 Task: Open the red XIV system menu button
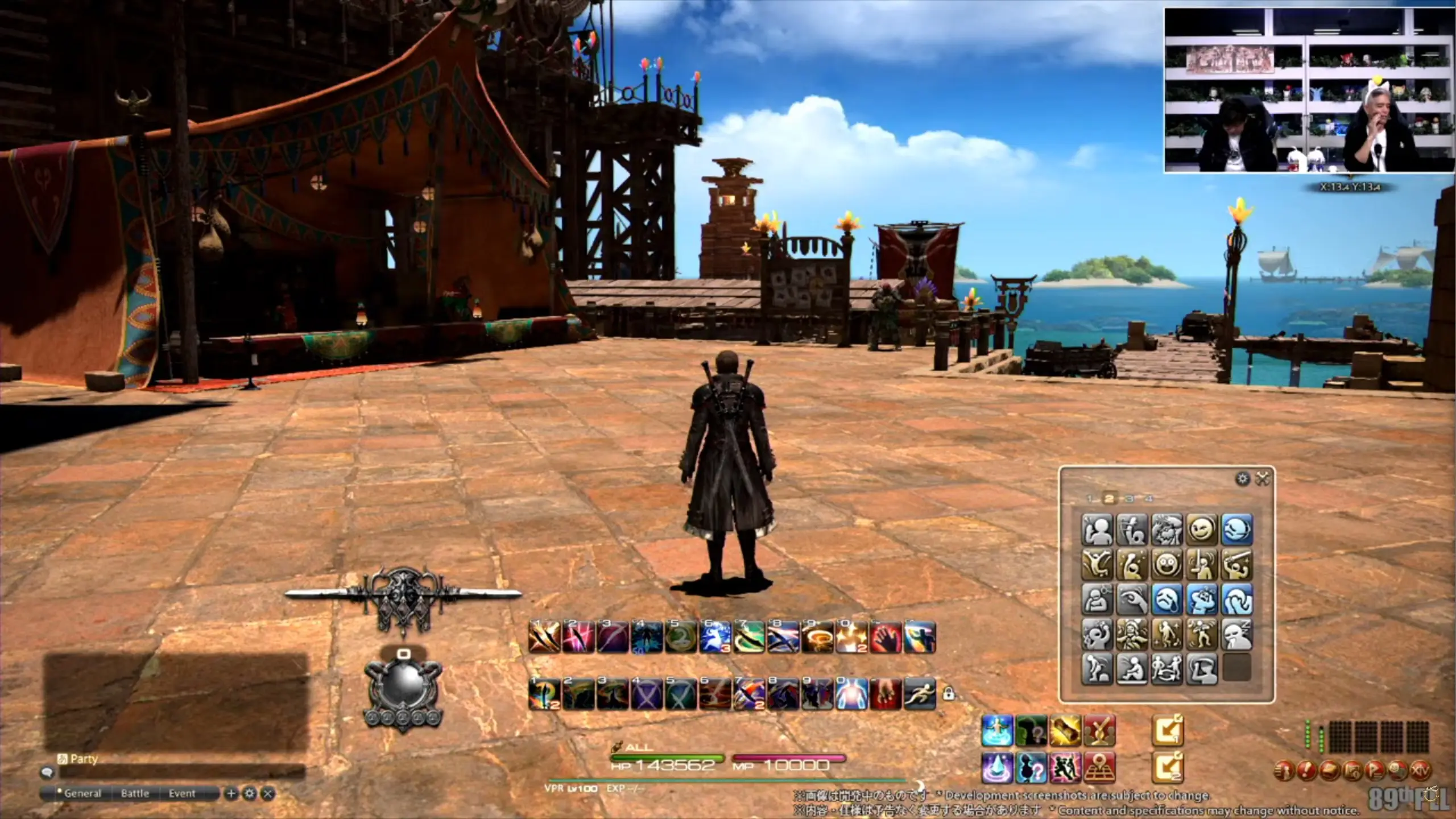tap(1420, 771)
